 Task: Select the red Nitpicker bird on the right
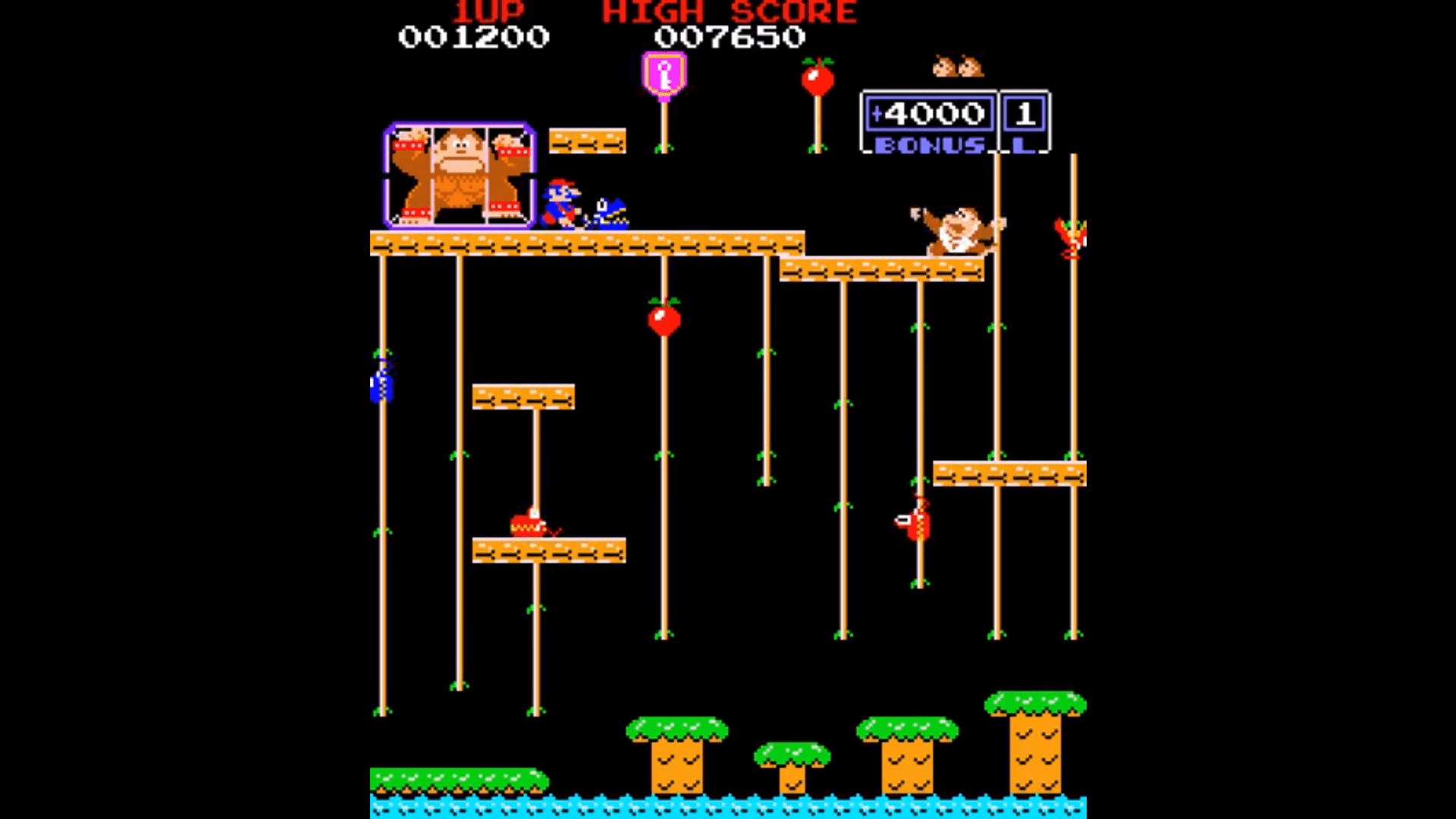(x=1071, y=235)
